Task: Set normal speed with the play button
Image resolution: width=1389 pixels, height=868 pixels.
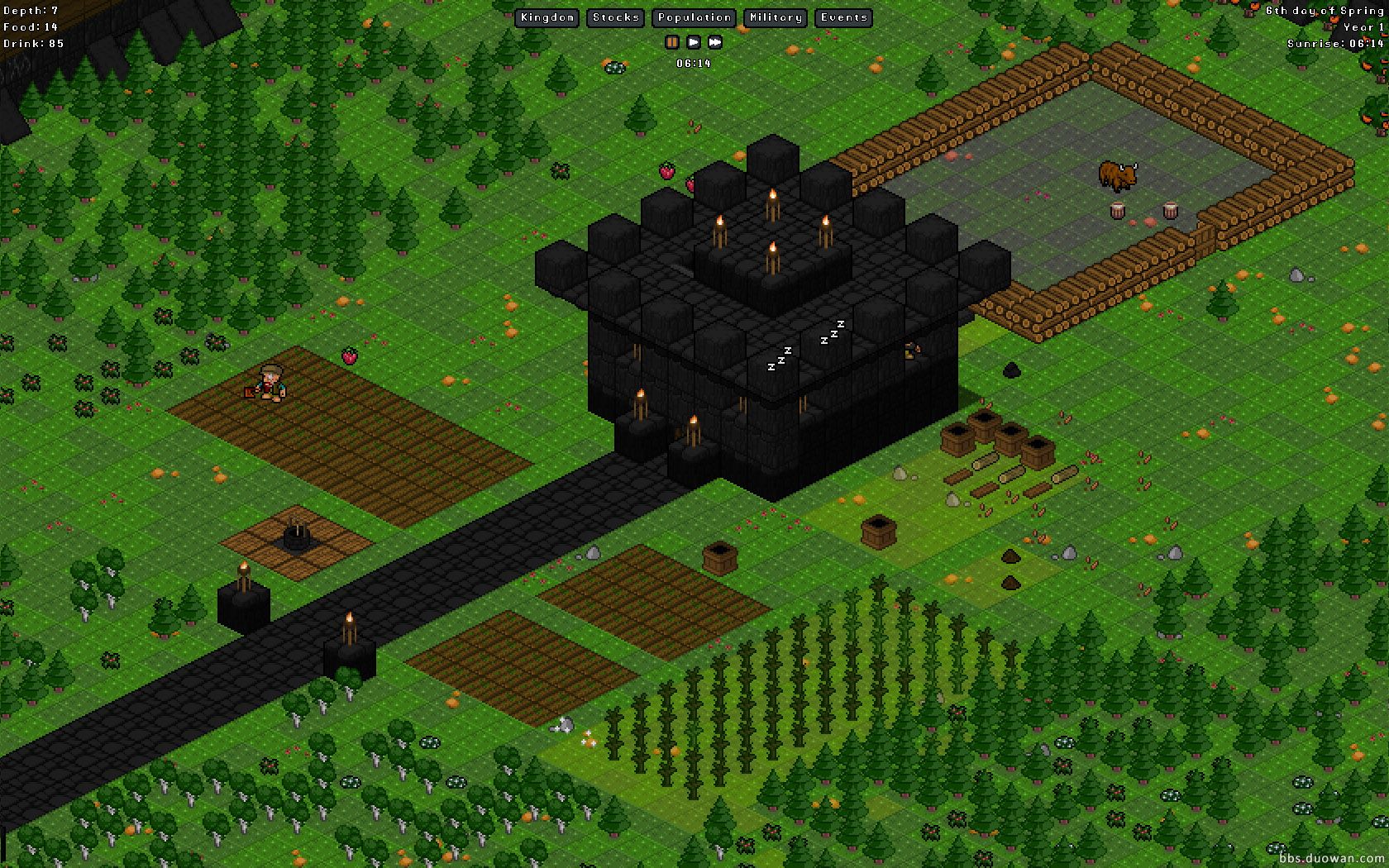Action: point(694,42)
